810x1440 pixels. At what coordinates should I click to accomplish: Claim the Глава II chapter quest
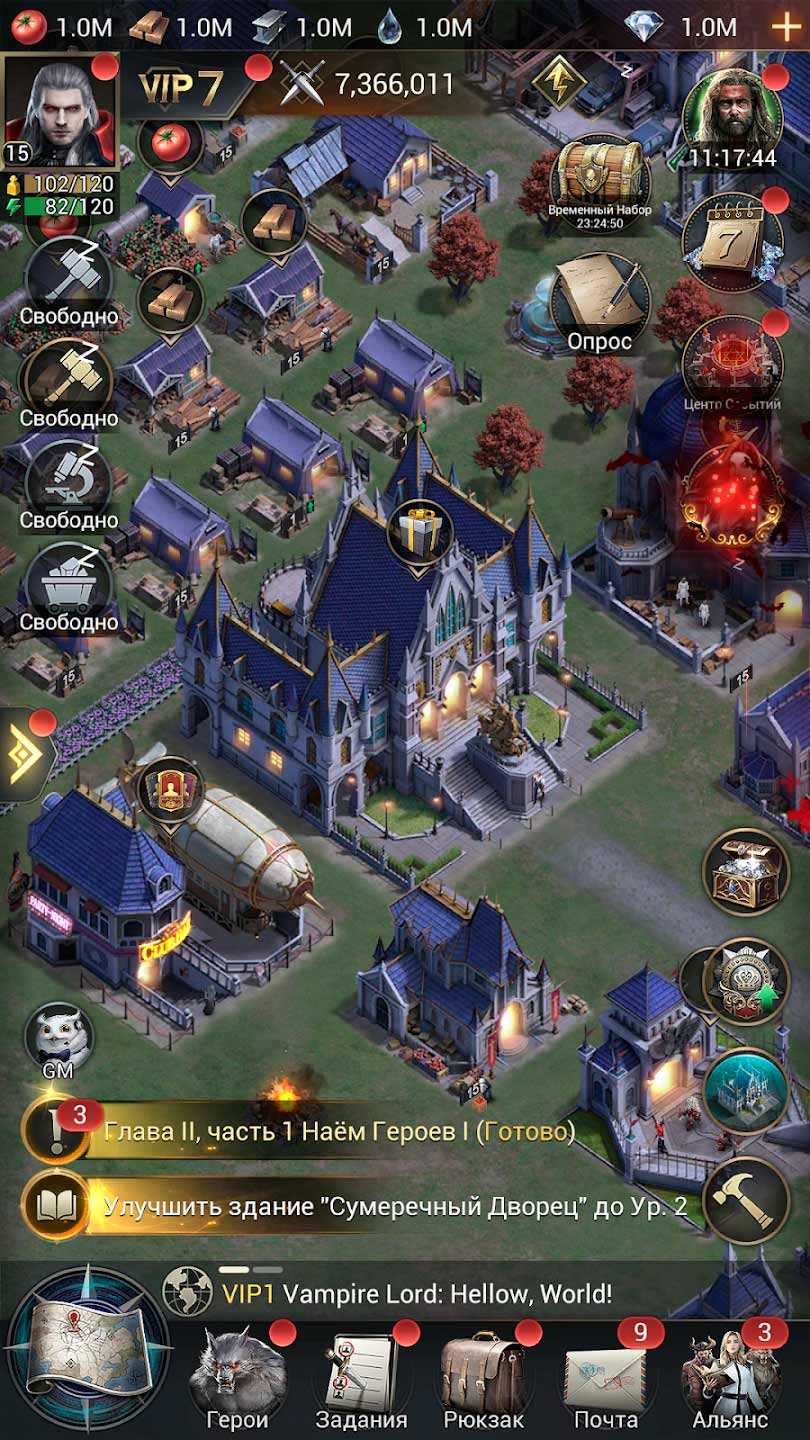(x=330, y=1132)
